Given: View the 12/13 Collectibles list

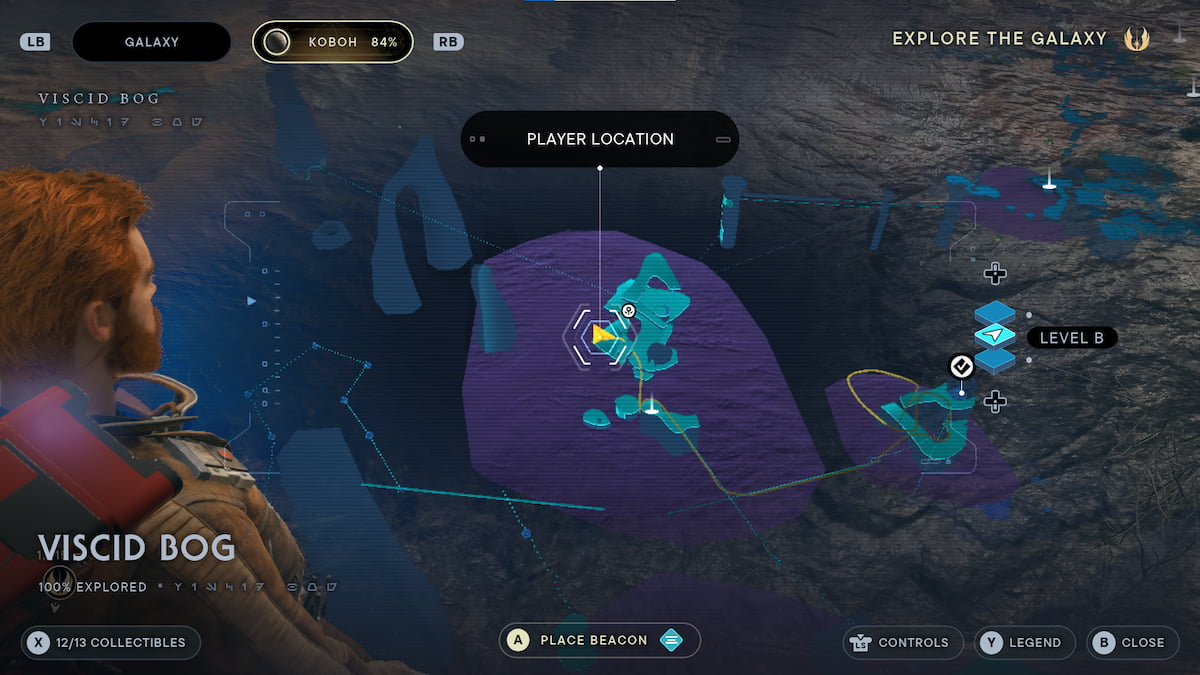Looking at the screenshot, I should point(110,642).
